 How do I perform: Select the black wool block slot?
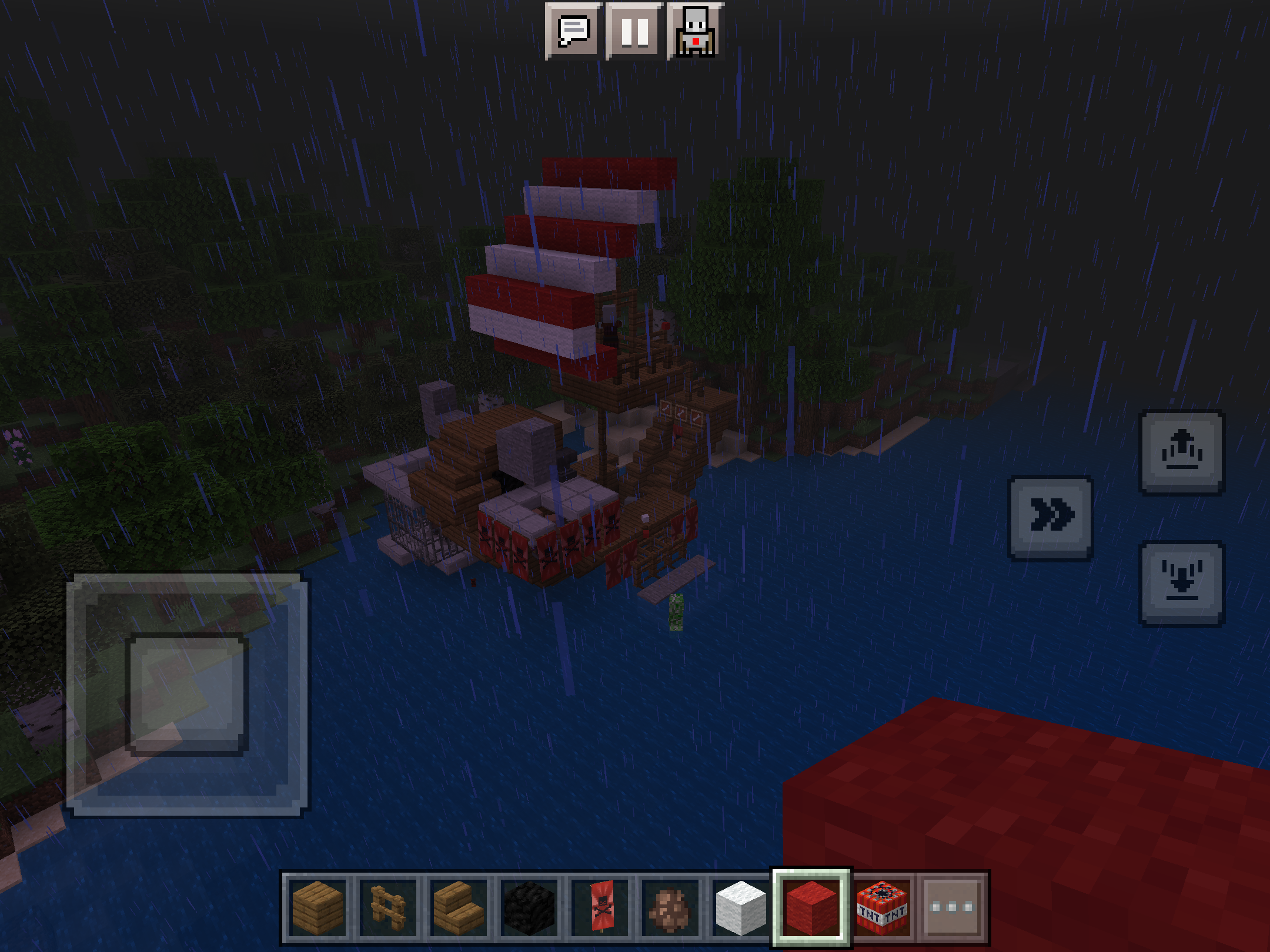pos(529,908)
